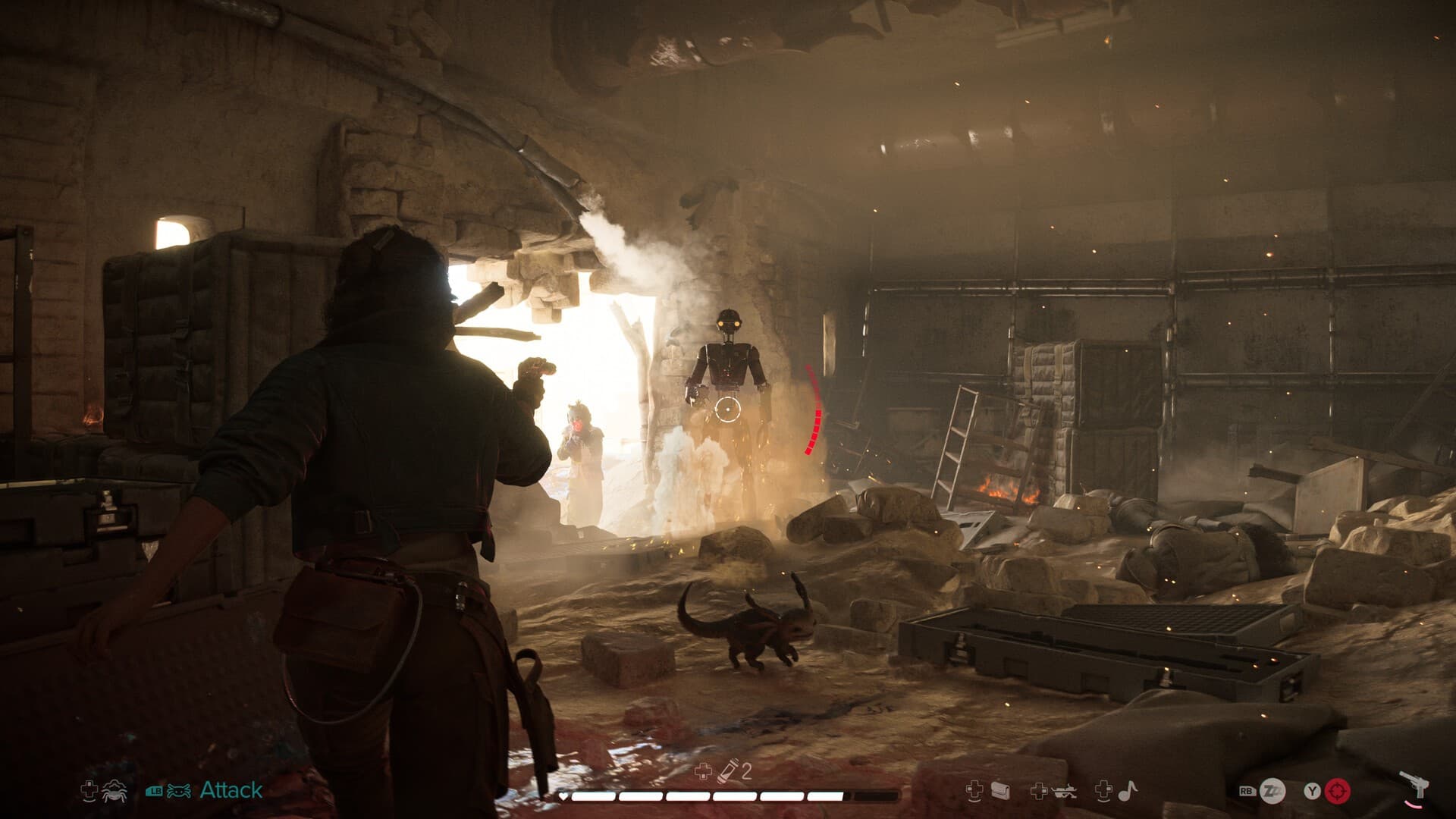Click the ZZ stun module icon

pos(1272,789)
